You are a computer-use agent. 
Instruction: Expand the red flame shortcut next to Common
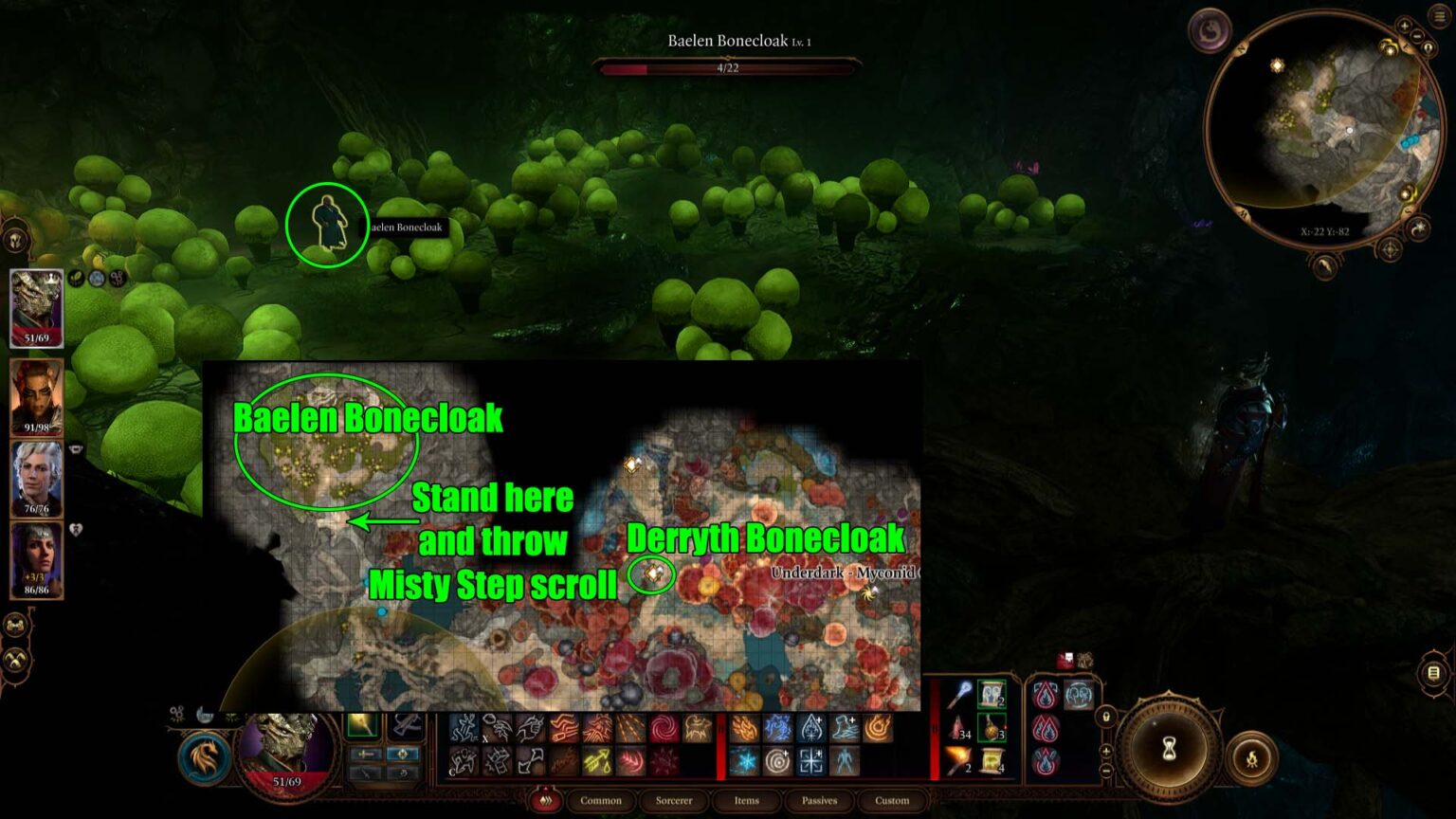tap(543, 801)
